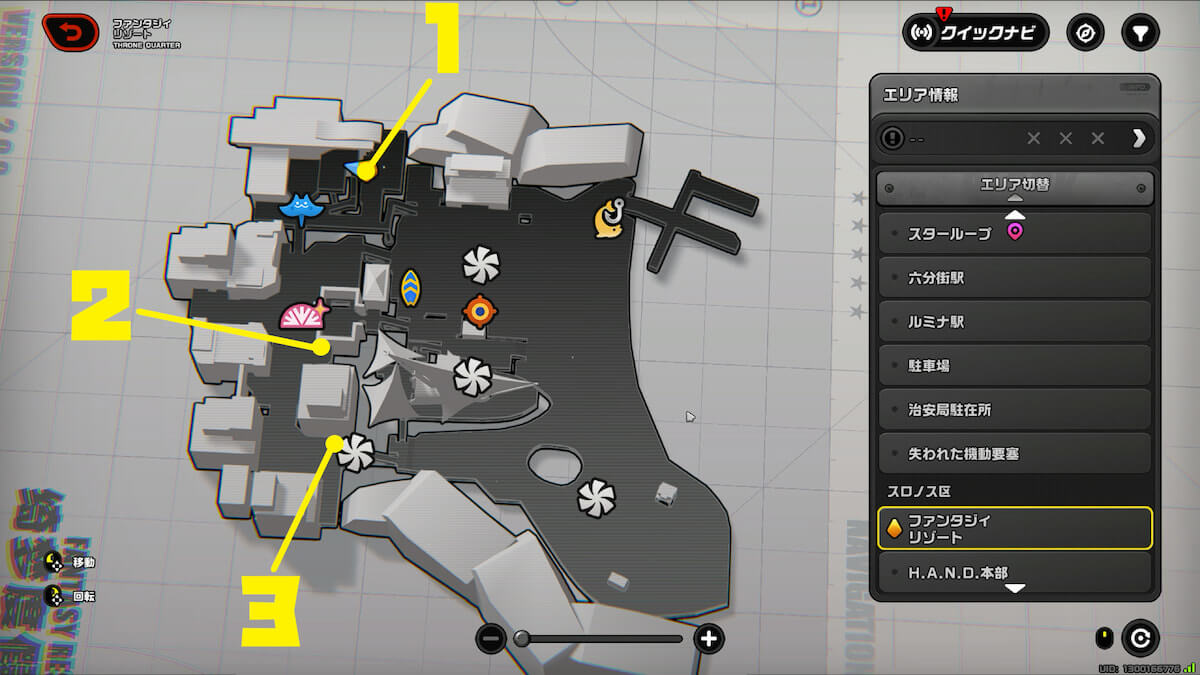Select the pink seashell map marker
Screen dimensions: 1200x675
pyautogui.click(x=304, y=315)
